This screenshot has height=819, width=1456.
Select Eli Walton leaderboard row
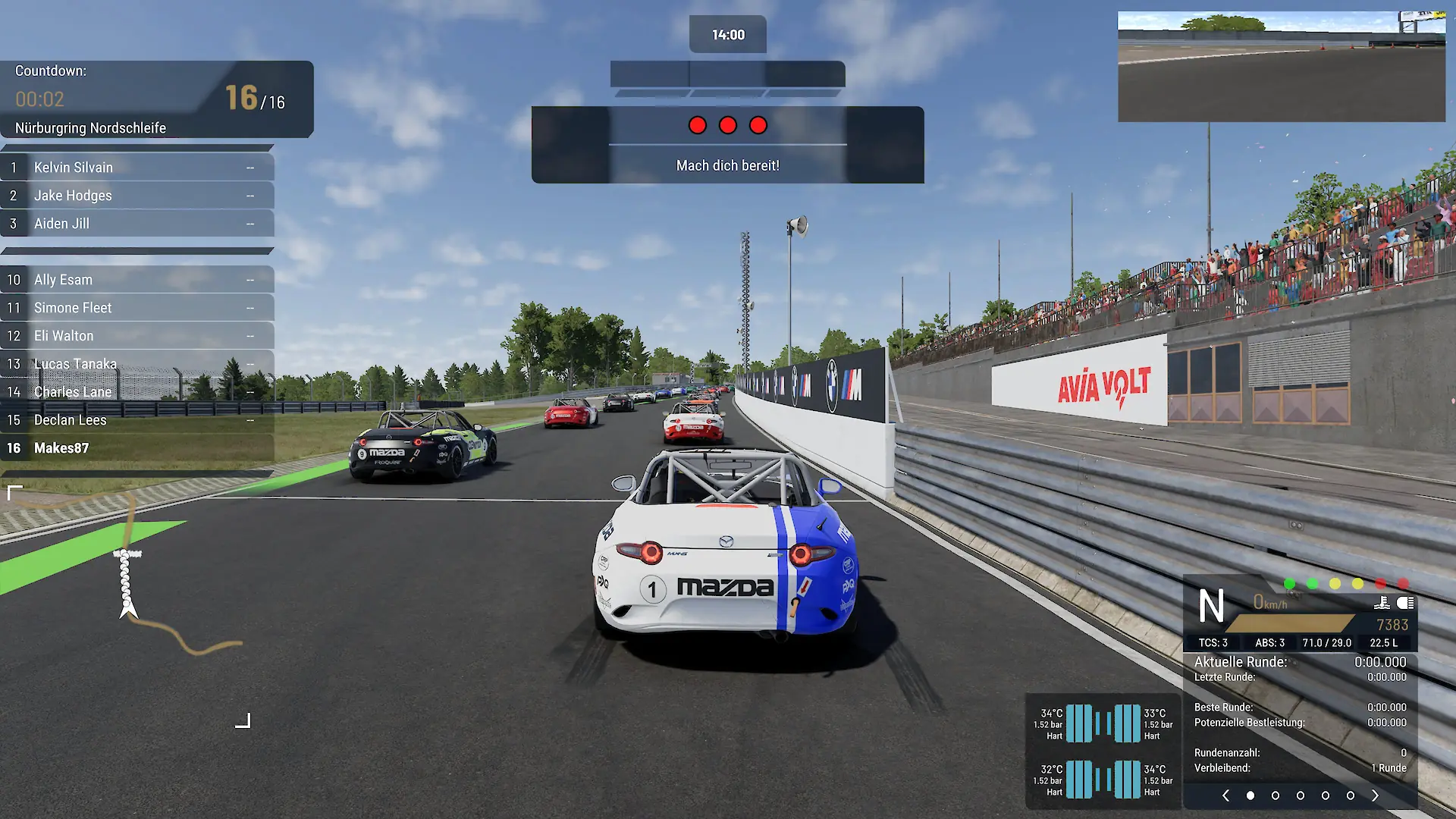coord(136,336)
